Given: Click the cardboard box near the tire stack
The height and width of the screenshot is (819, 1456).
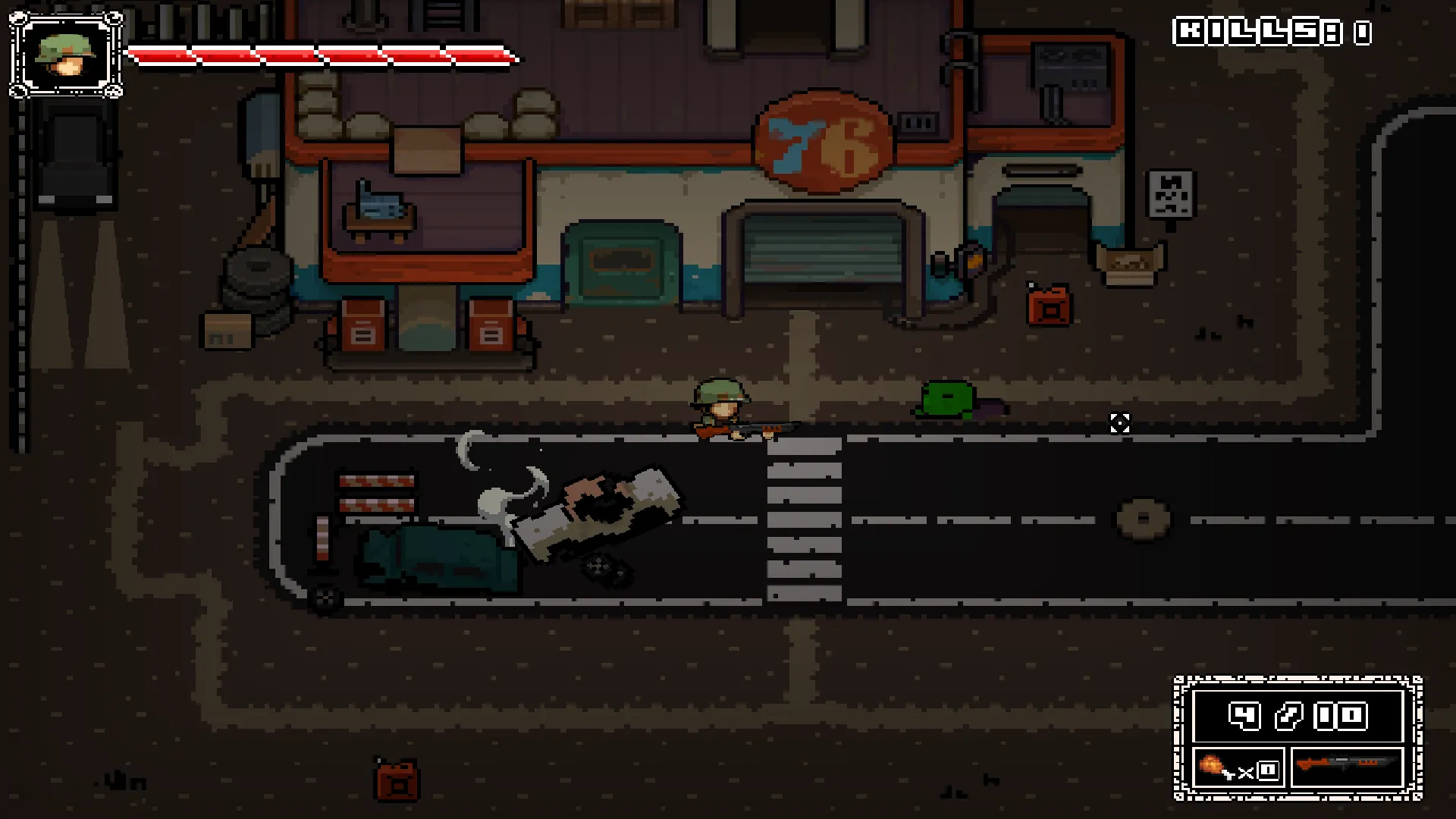Looking at the screenshot, I should click(226, 331).
